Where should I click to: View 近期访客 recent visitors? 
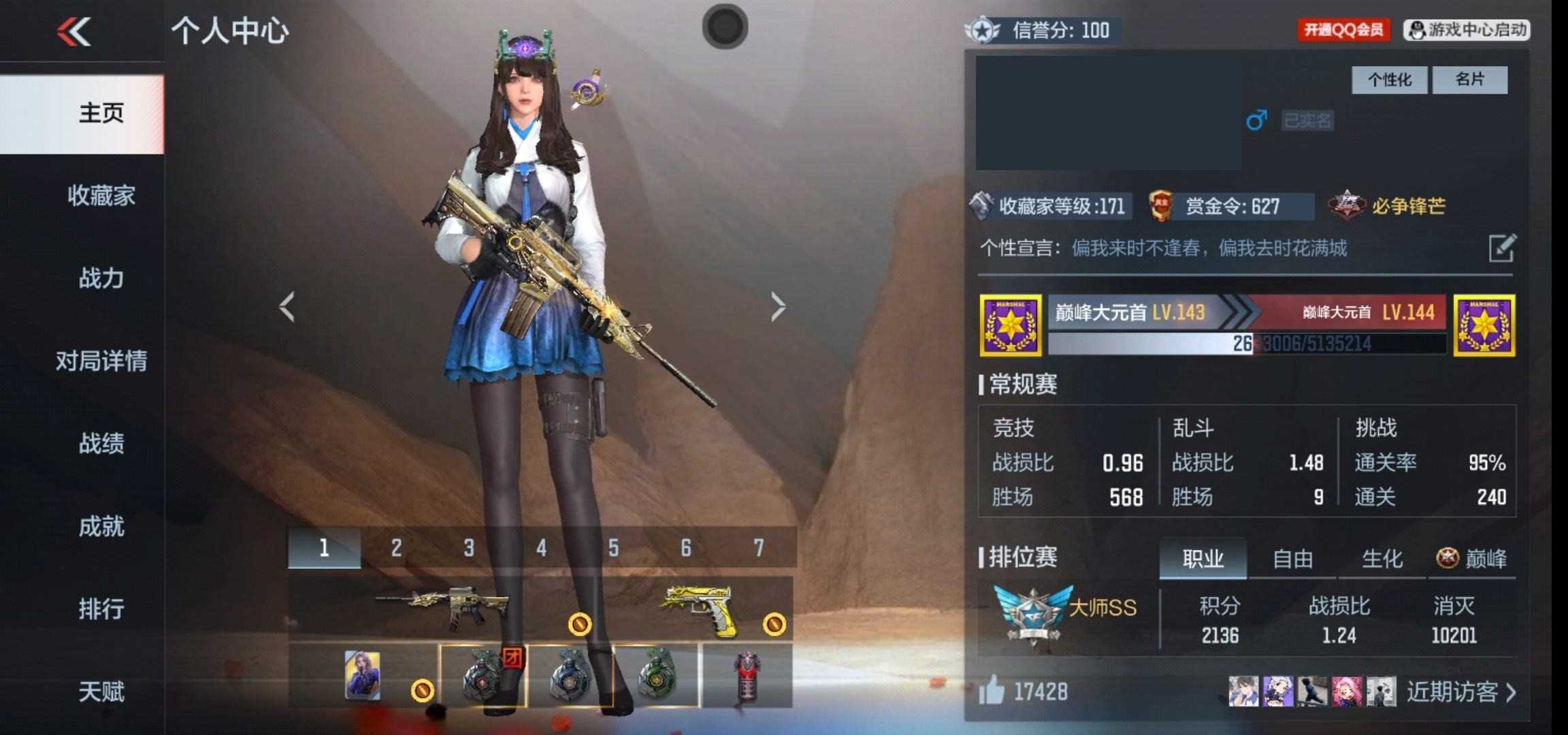[1460, 692]
